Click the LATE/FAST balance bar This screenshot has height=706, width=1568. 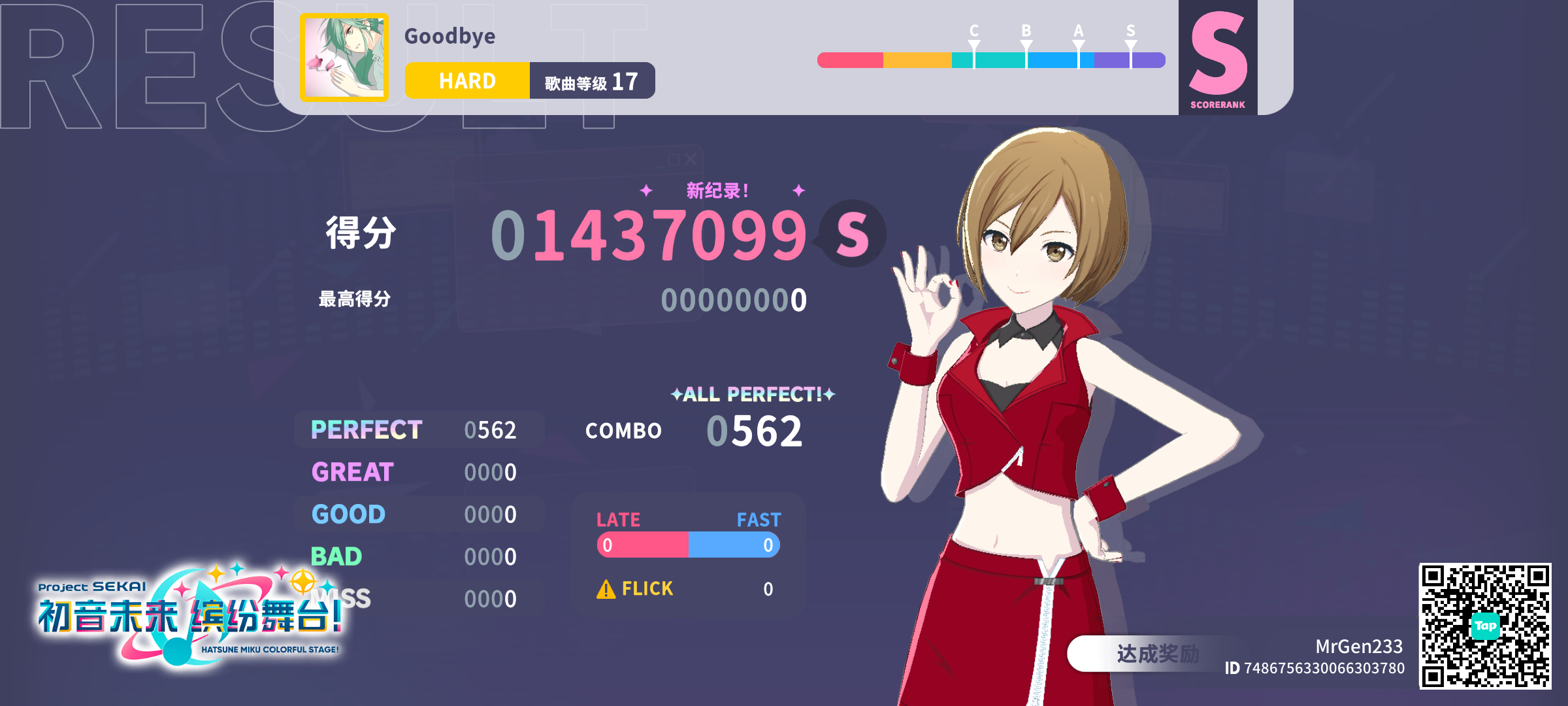coord(688,543)
